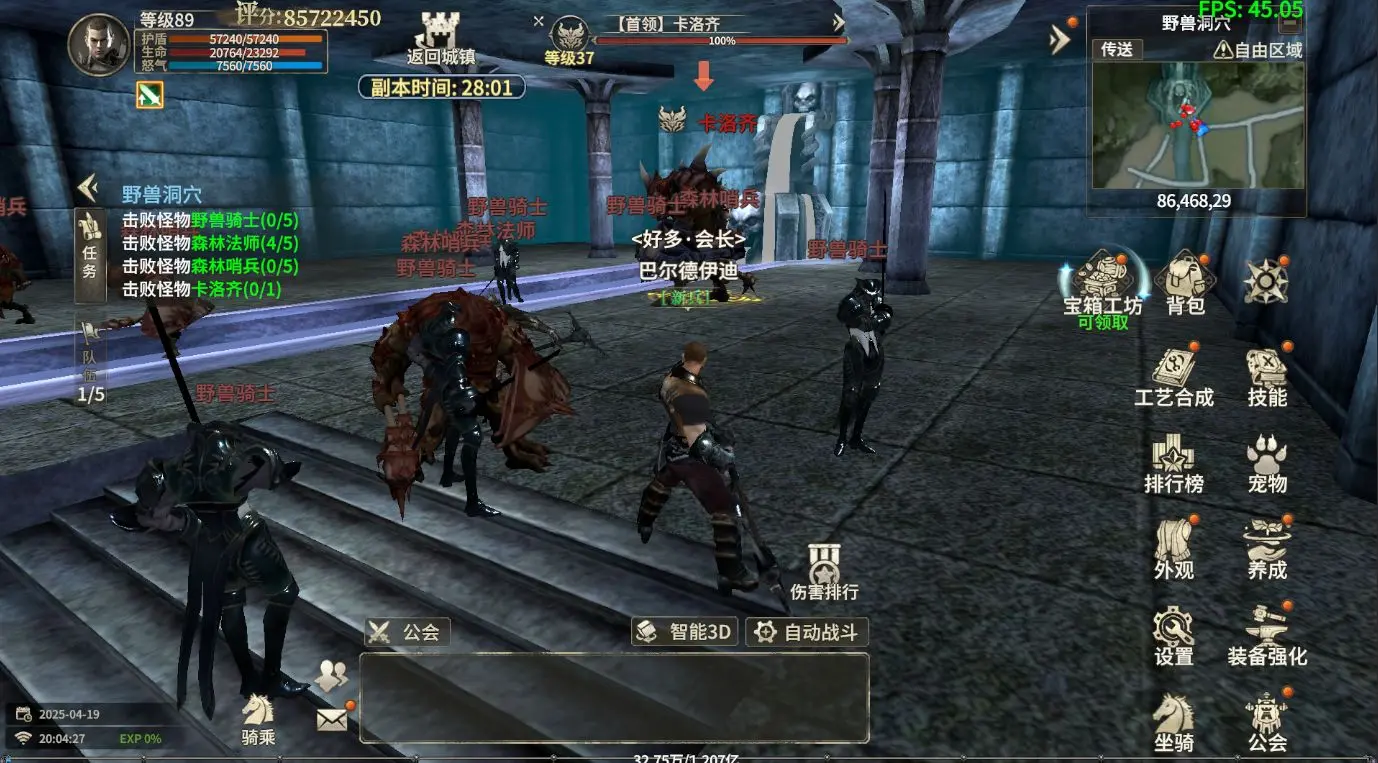Select the 公会 chat channel button
Image resolution: width=1378 pixels, height=763 pixels.
408,632
